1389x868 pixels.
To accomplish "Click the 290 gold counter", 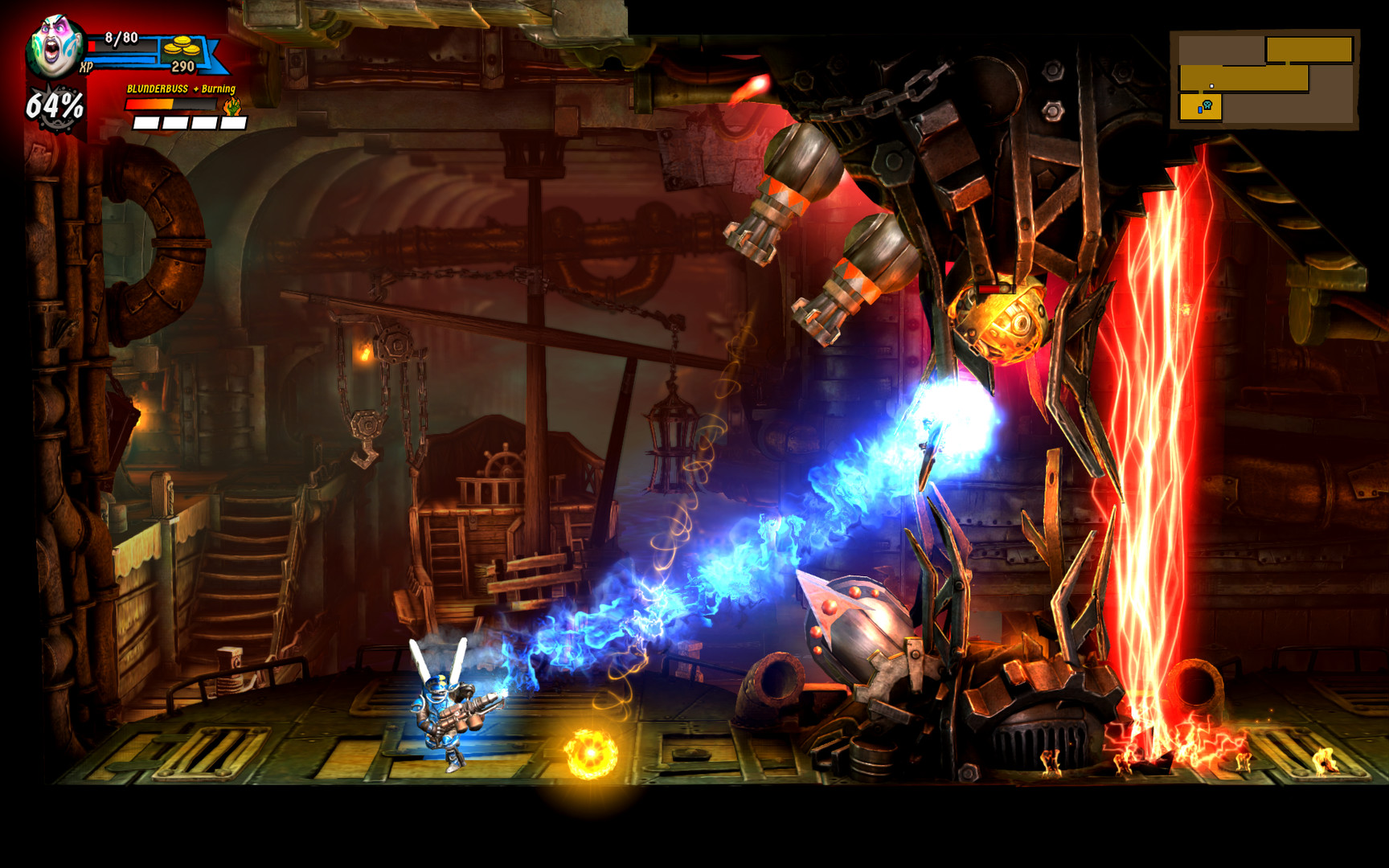I will point(182,66).
